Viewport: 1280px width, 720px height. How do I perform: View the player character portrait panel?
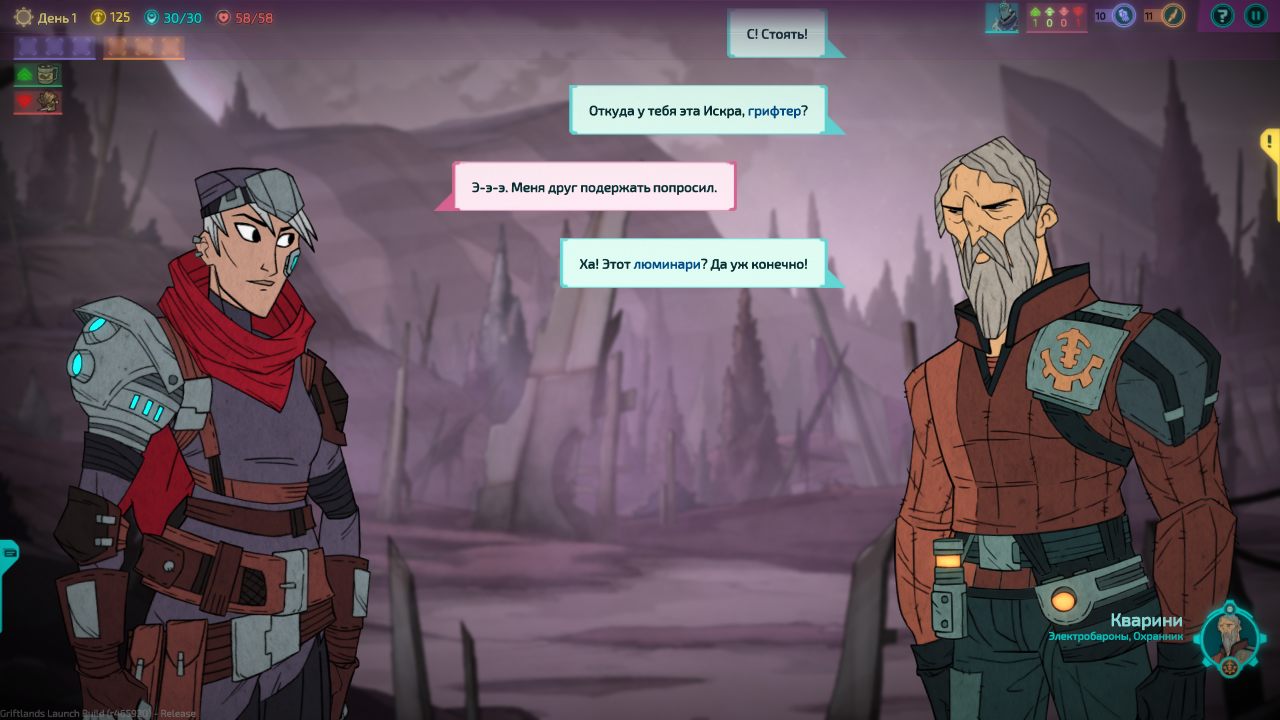pos(1001,16)
